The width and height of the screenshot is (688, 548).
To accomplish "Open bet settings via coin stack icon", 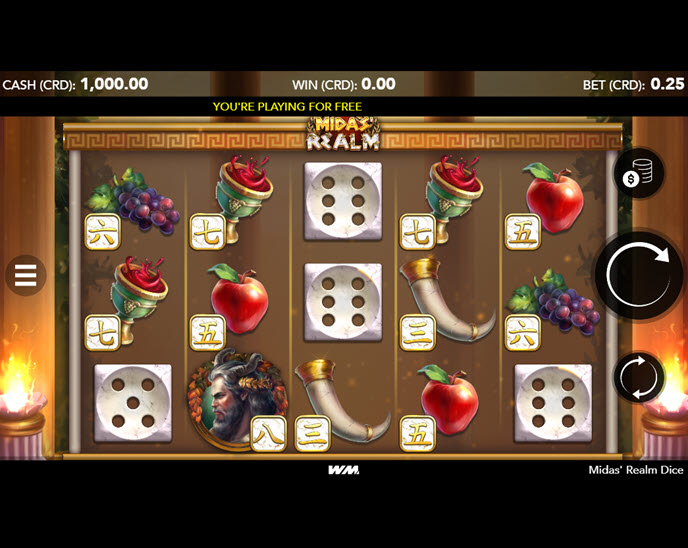I will [x=638, y=177].
